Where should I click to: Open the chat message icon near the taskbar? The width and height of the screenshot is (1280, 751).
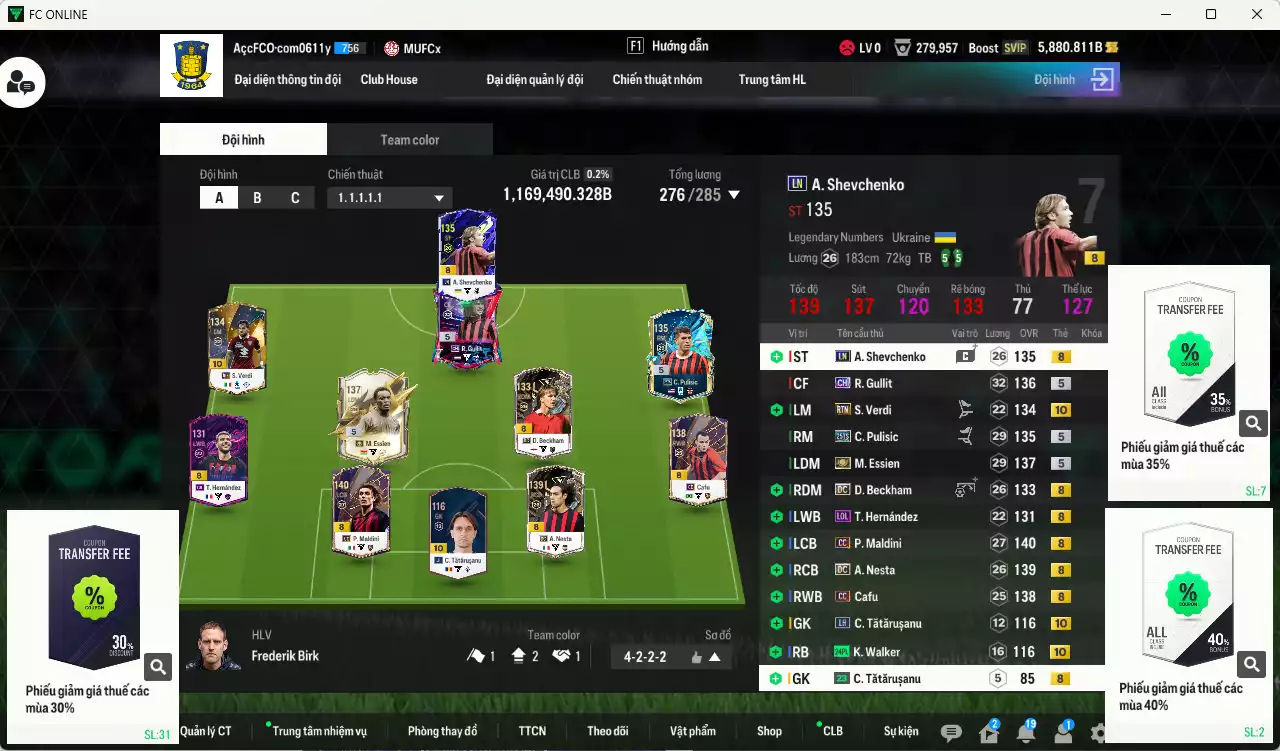(x=951, y=732)
